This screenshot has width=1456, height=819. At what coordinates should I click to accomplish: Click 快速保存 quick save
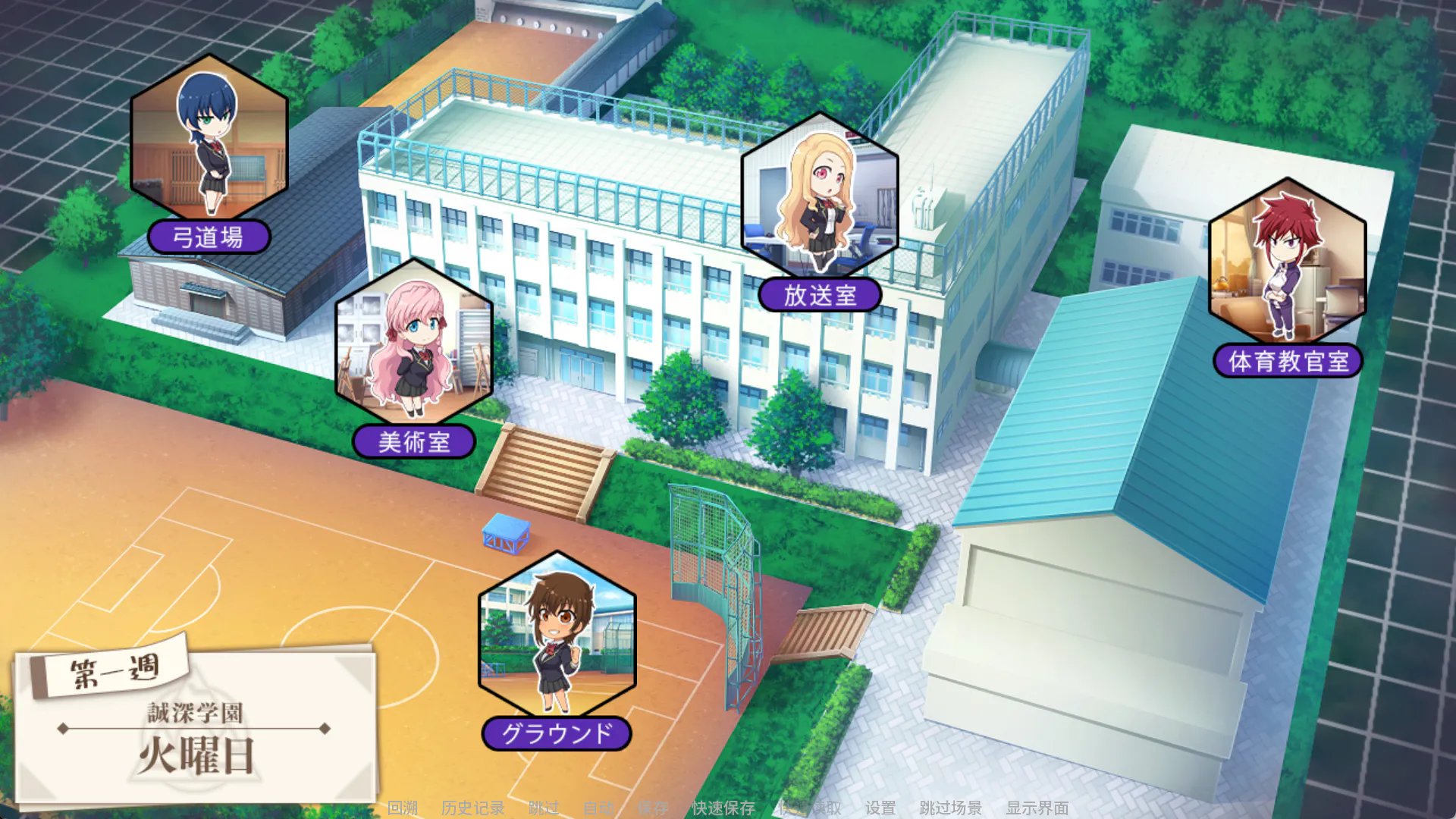pyautogui.click(x=723, y=808)
